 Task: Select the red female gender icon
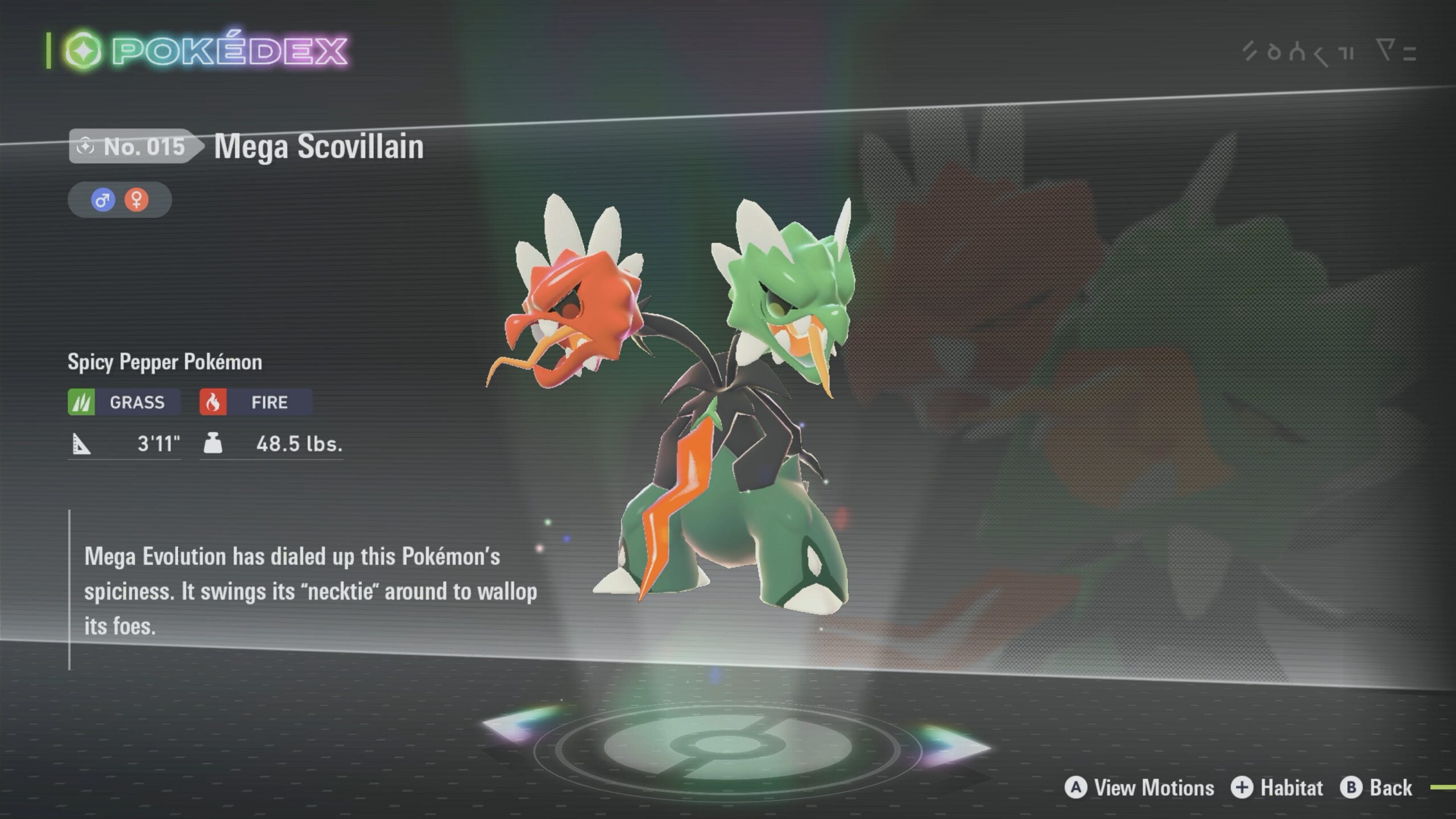(136, 200)
